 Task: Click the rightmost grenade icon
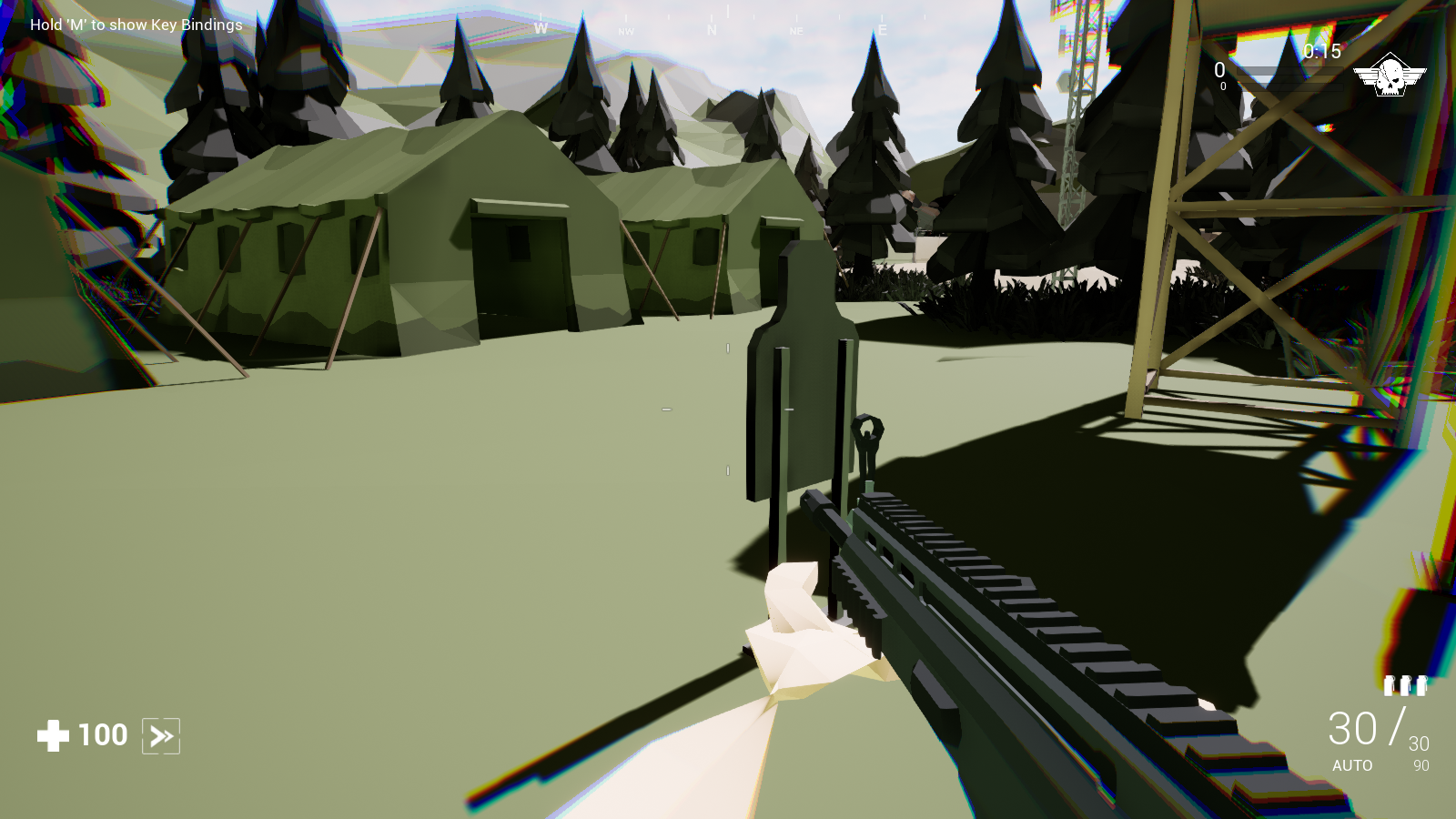point(1422,684)
